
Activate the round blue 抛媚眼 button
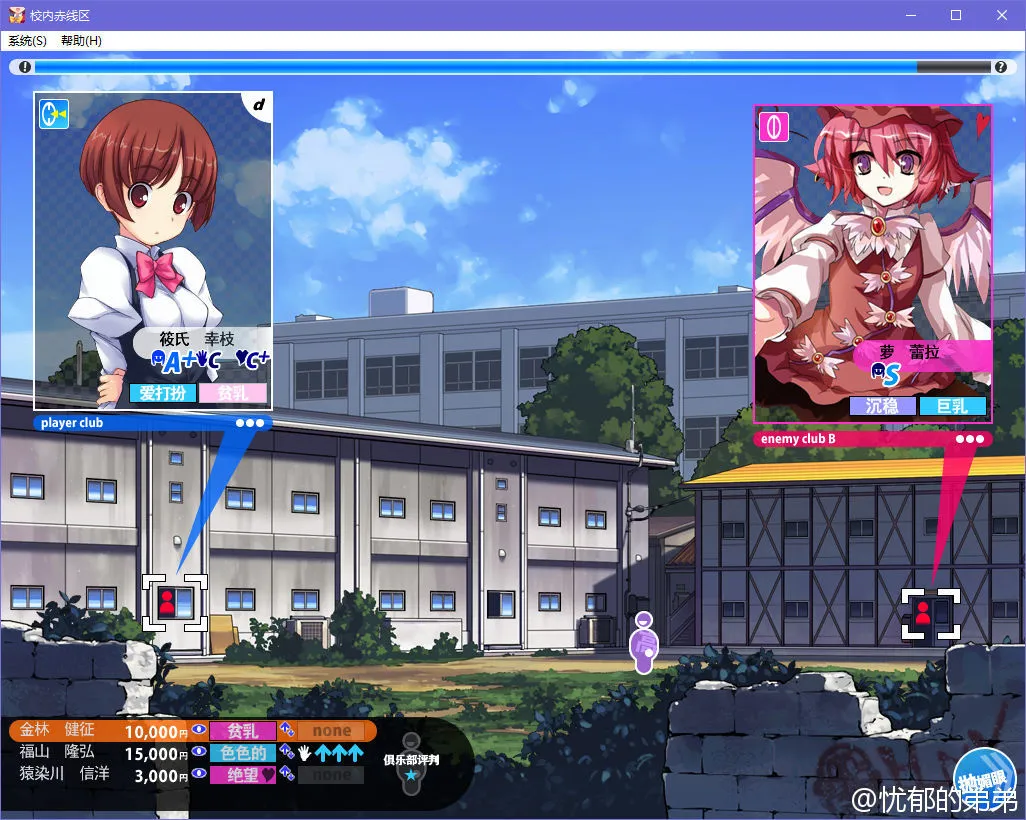[x=984, y=780]
